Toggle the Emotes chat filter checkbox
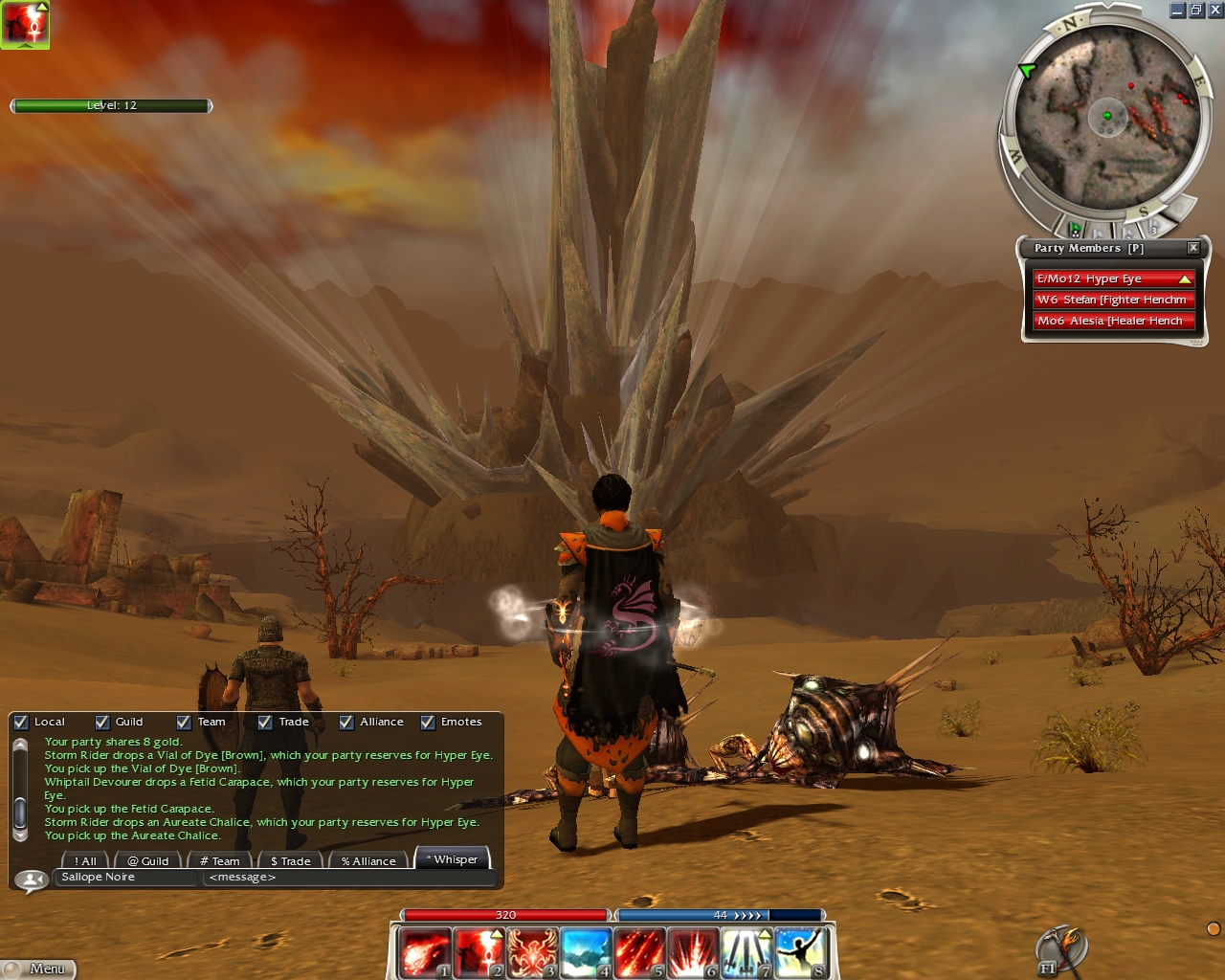Image resolution: width=1225 pixels, height=980 pixels. pos(428,723)
